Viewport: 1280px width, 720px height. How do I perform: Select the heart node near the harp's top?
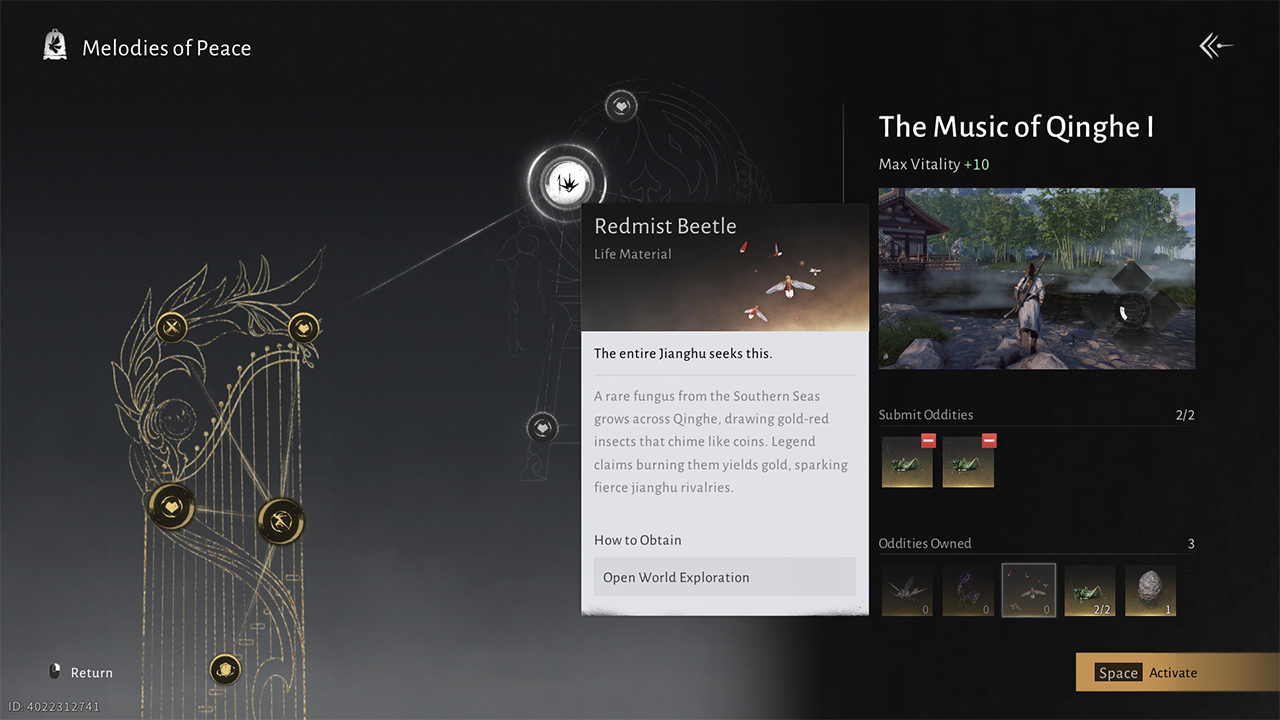pyautogui.click(x=303, y=327)
